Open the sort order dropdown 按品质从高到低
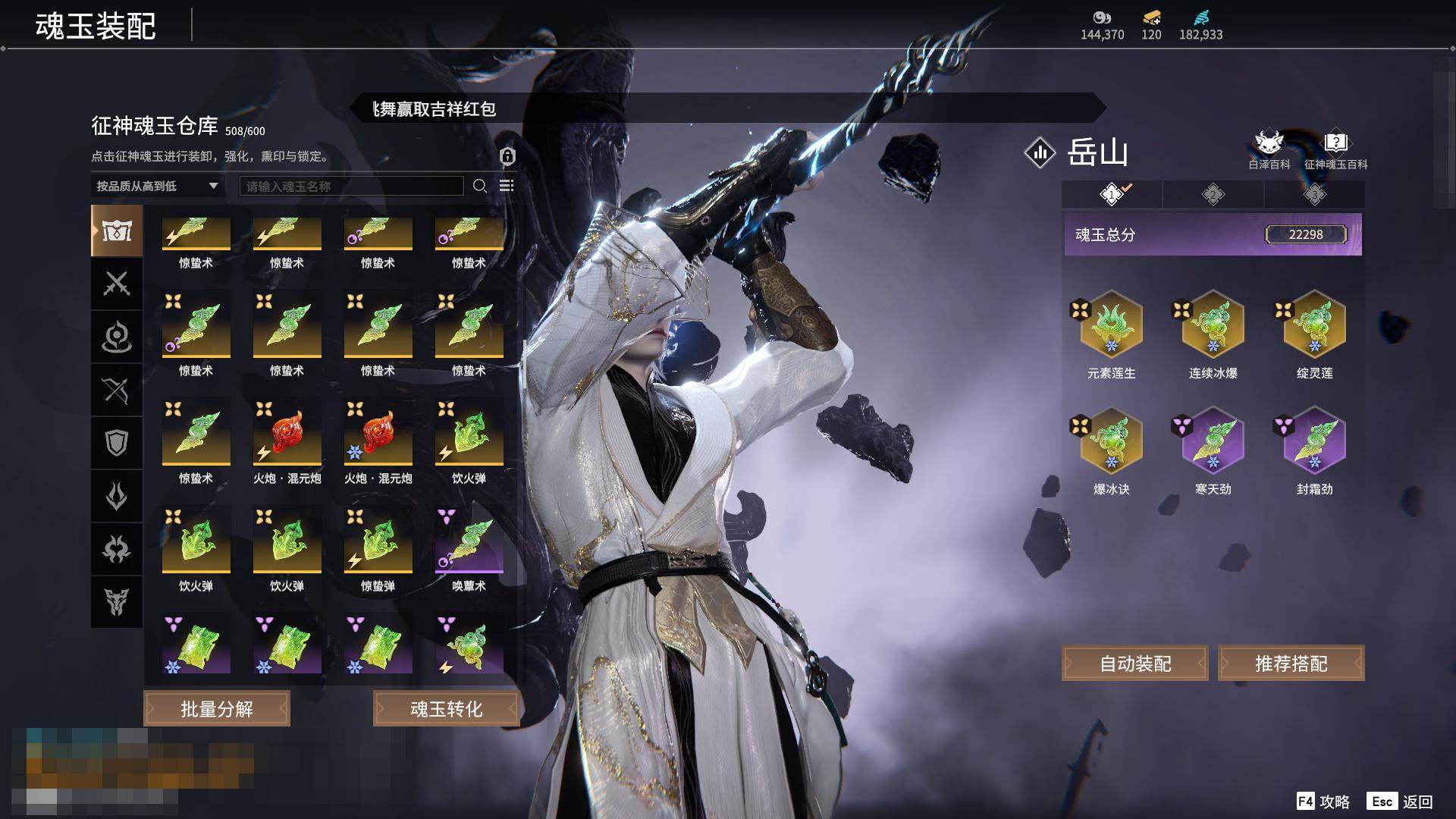 (x=157, y=186)
